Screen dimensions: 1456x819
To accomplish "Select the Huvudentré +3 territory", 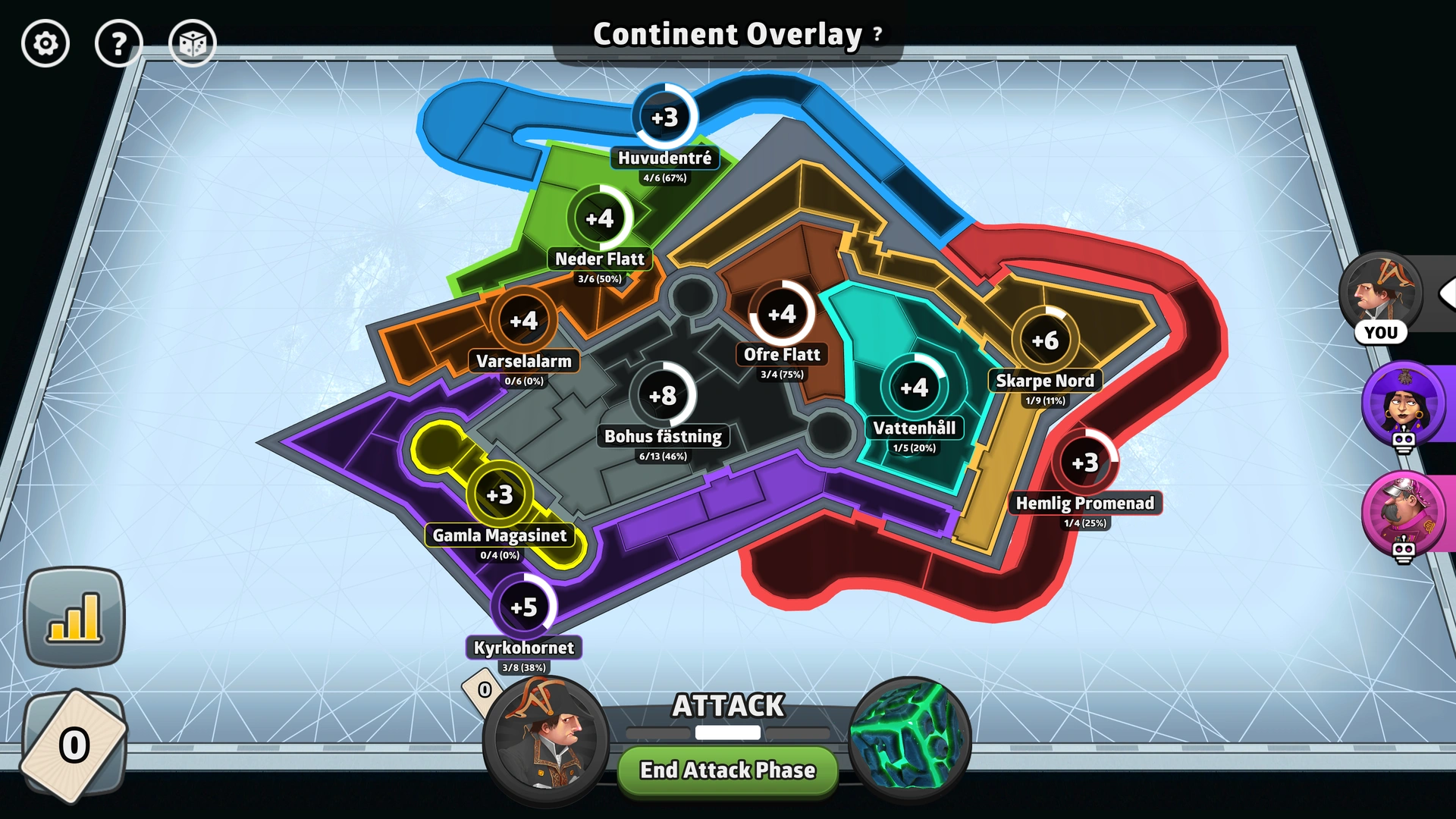I will pyautogui.click(x=664, y=117).
